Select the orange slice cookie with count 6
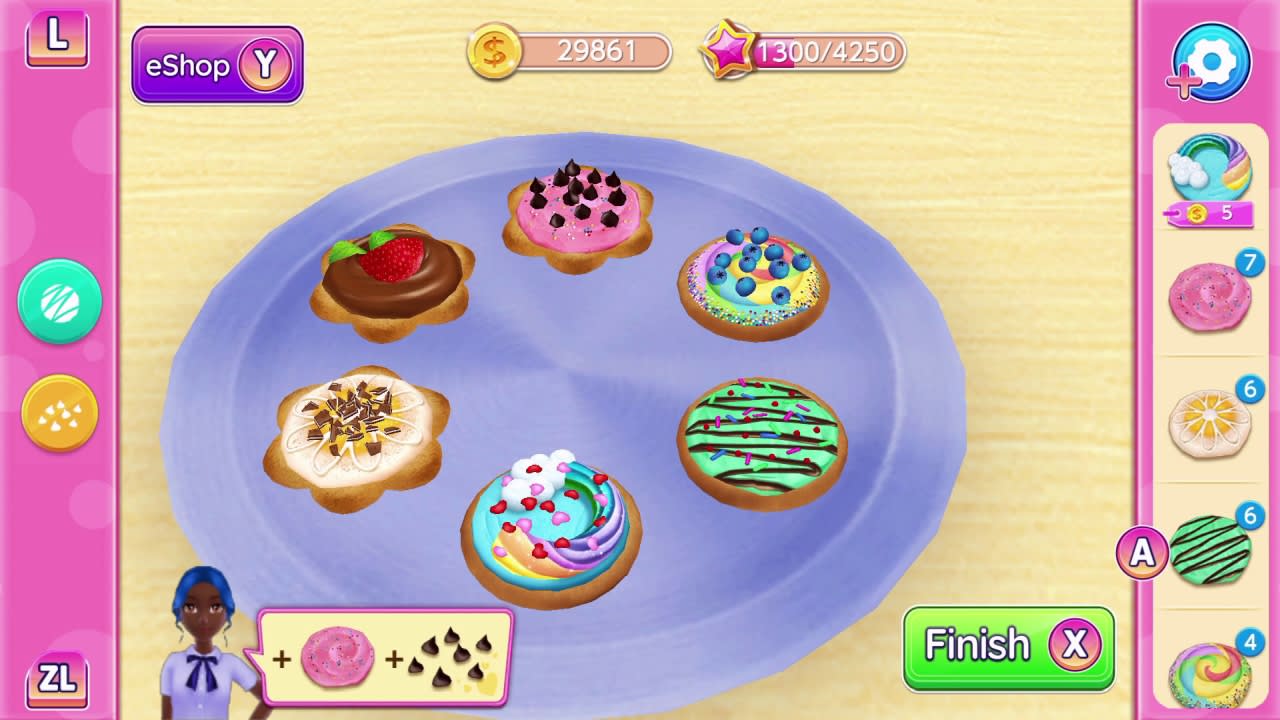 click(x=1209, y=421)
